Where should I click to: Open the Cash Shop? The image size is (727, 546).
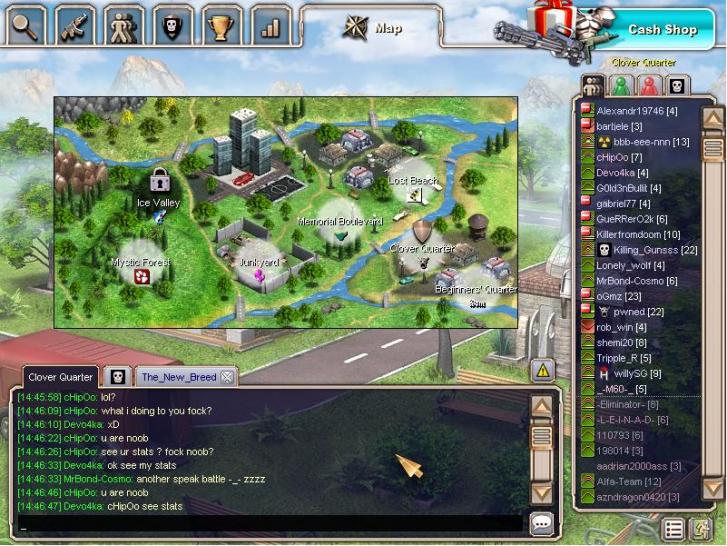[x=661, y=29]
